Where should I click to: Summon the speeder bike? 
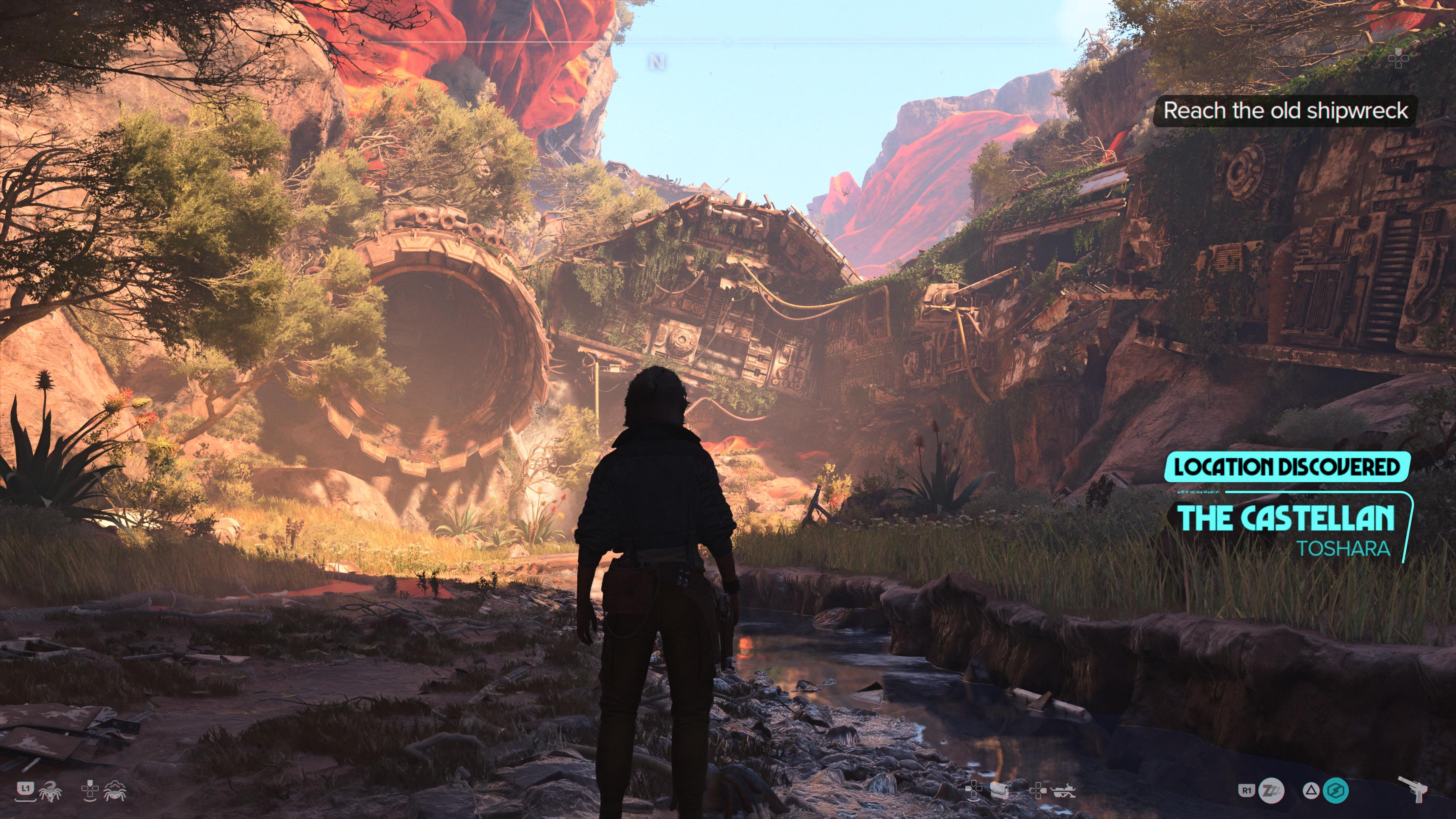[x=1062, y=790]
